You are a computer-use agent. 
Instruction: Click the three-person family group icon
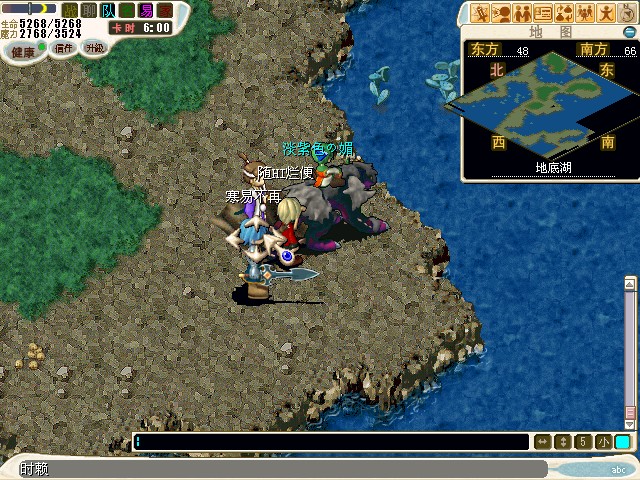(584, 13)
